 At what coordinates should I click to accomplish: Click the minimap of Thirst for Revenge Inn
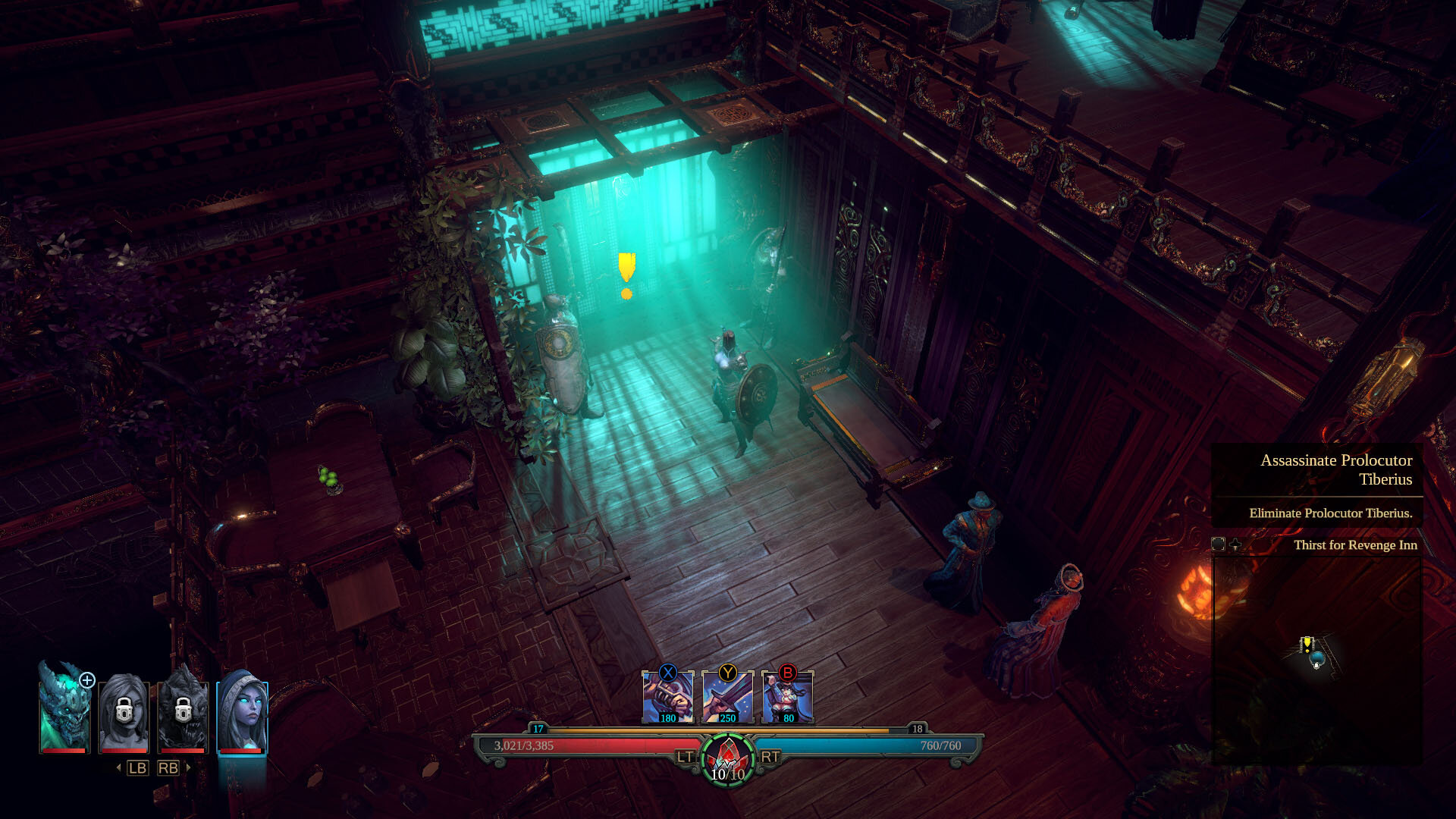click(1316, 660)
